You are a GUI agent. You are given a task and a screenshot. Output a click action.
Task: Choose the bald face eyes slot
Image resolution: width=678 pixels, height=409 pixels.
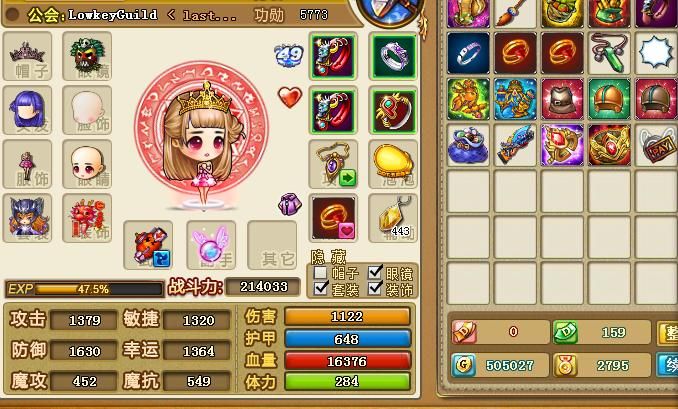pyautogui.click(x=87, y=164)
